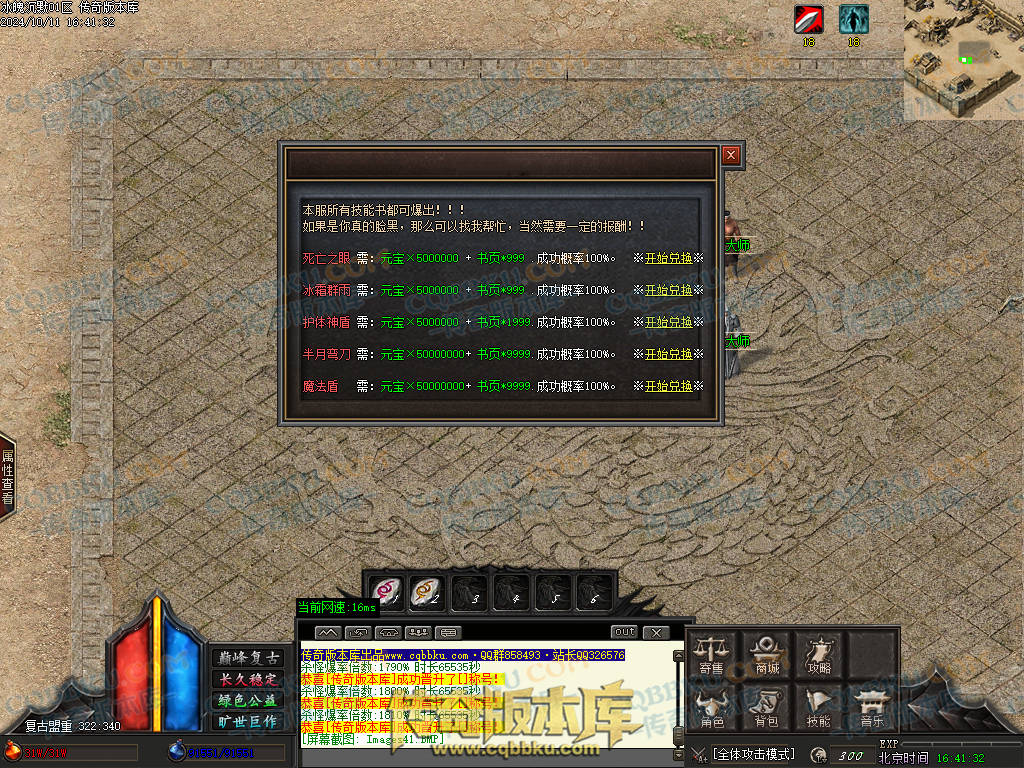The width and height of the screenshot is (1024, 768).
Task: Close the skill book exchange dialog
Action: (731, 155)
